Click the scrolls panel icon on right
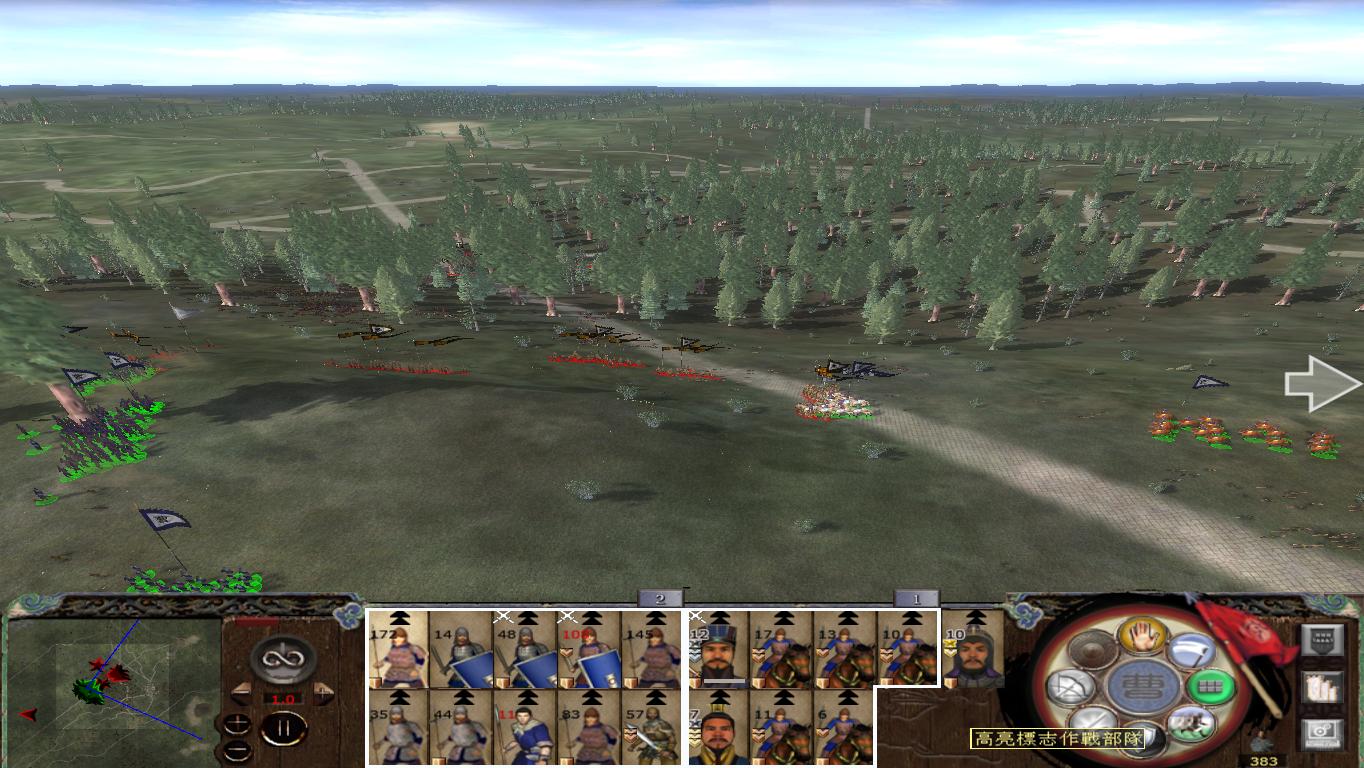Viewport: 1364px width, 768px height. (x=1321, y=687)
